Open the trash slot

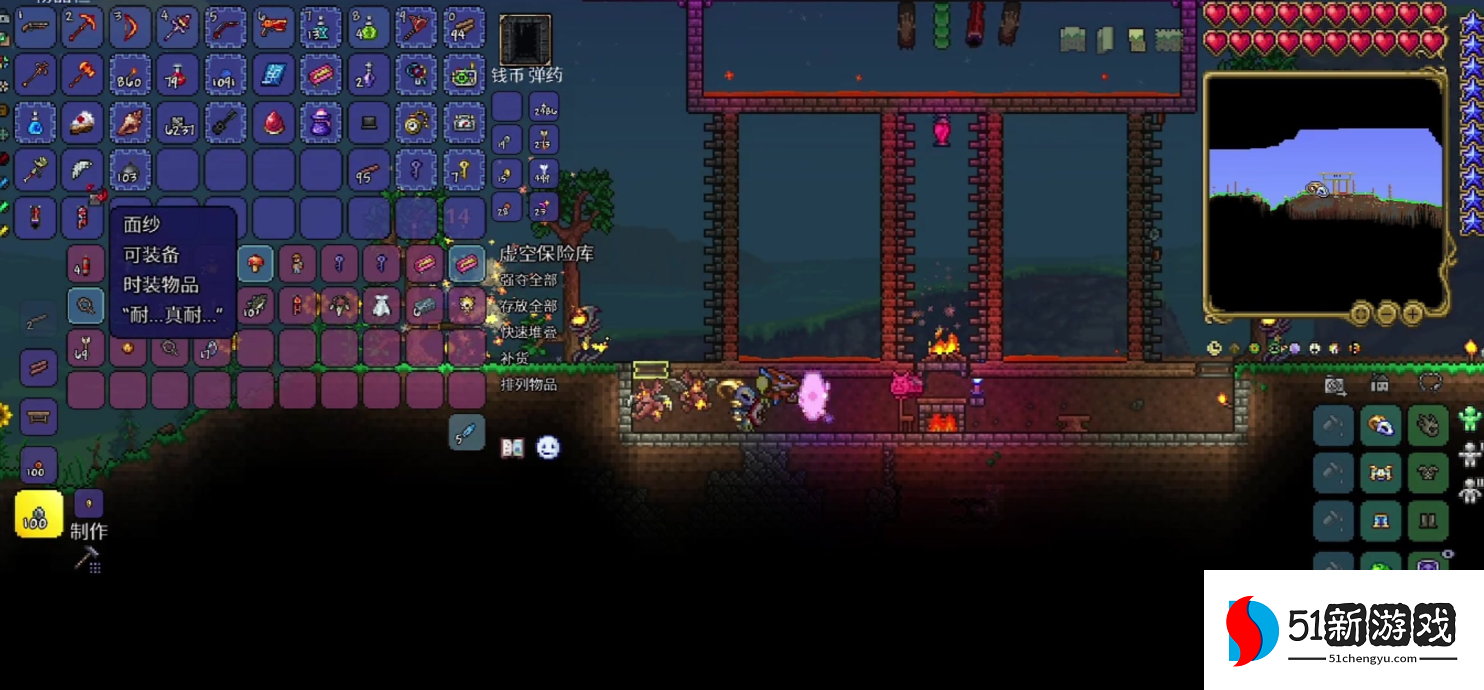point(525,40)
